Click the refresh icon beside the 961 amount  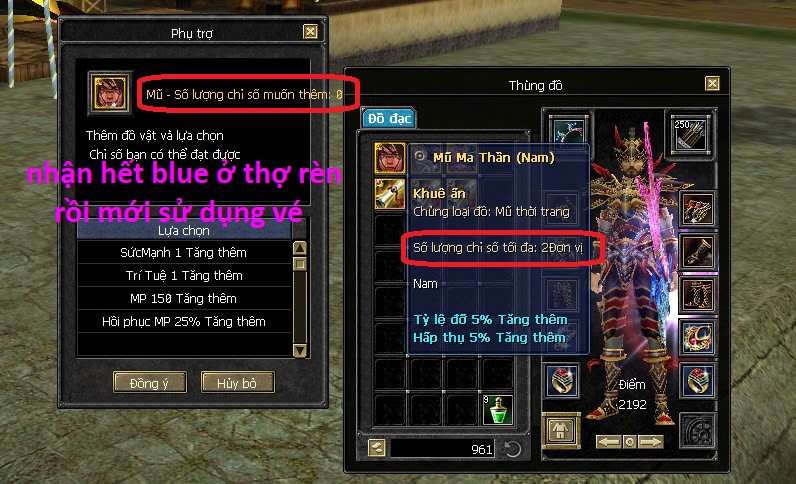click(514, 449)
